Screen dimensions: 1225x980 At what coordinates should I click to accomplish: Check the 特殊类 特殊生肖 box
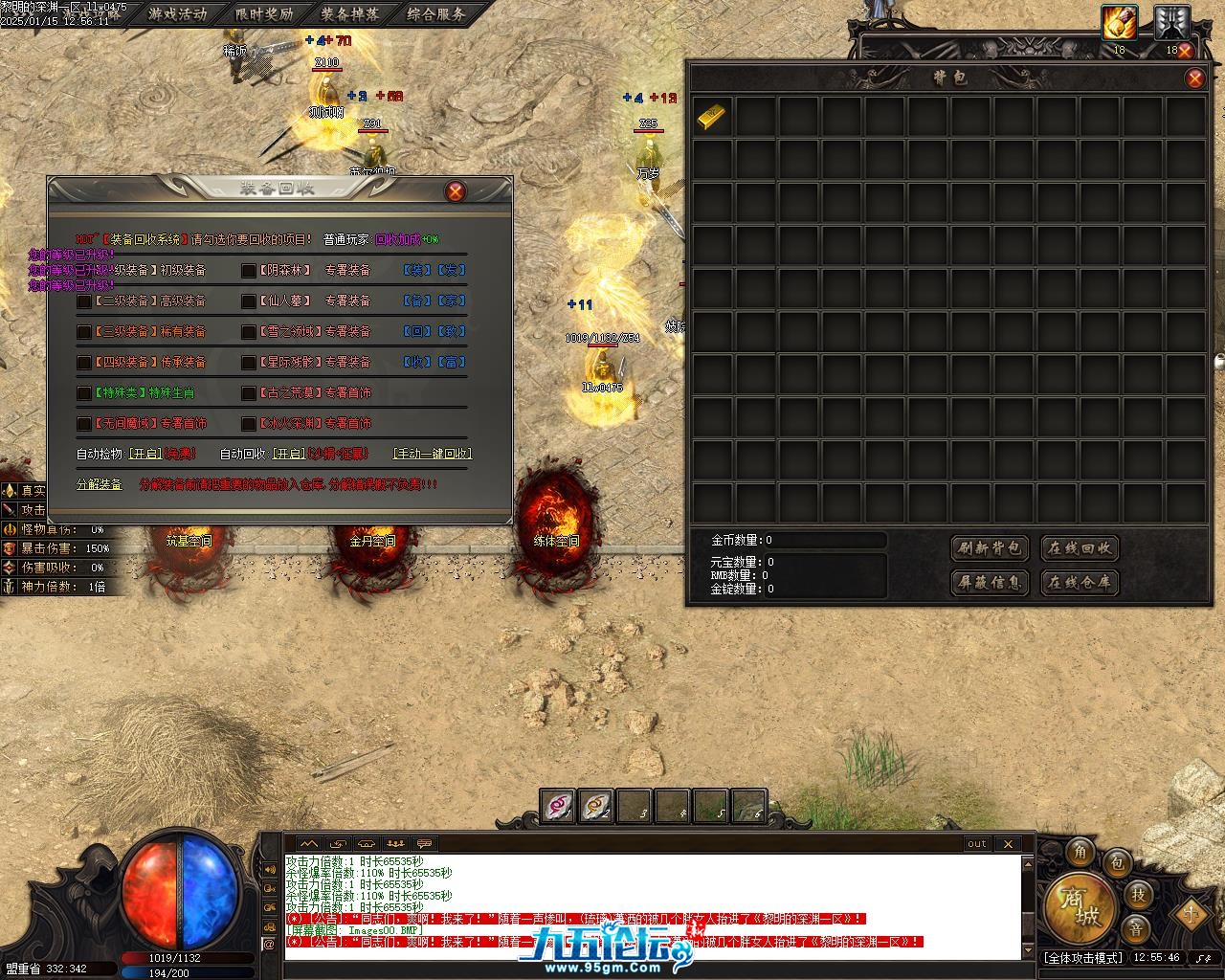[x=84, y=393]
